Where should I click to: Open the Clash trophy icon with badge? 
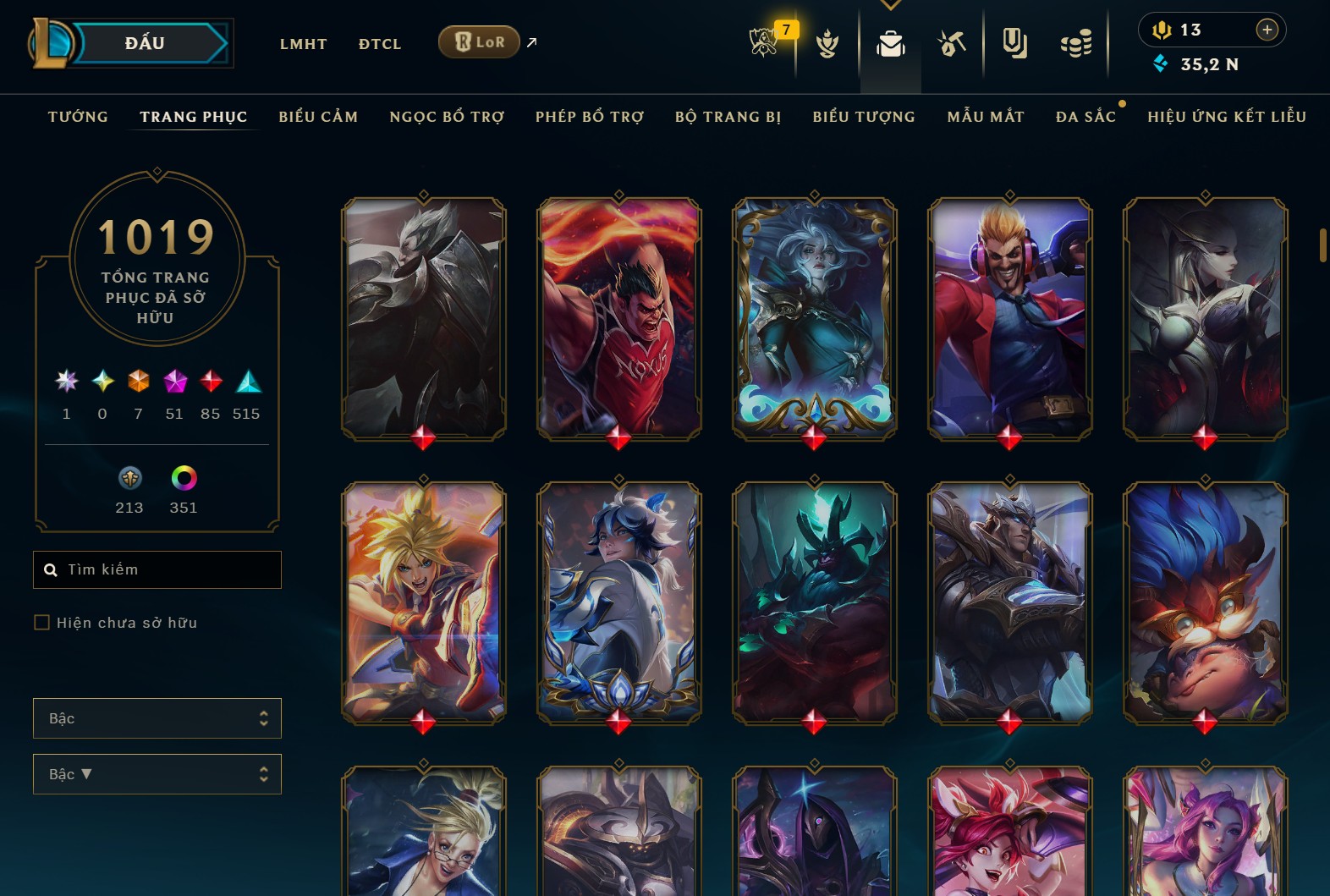coord(765,41)
